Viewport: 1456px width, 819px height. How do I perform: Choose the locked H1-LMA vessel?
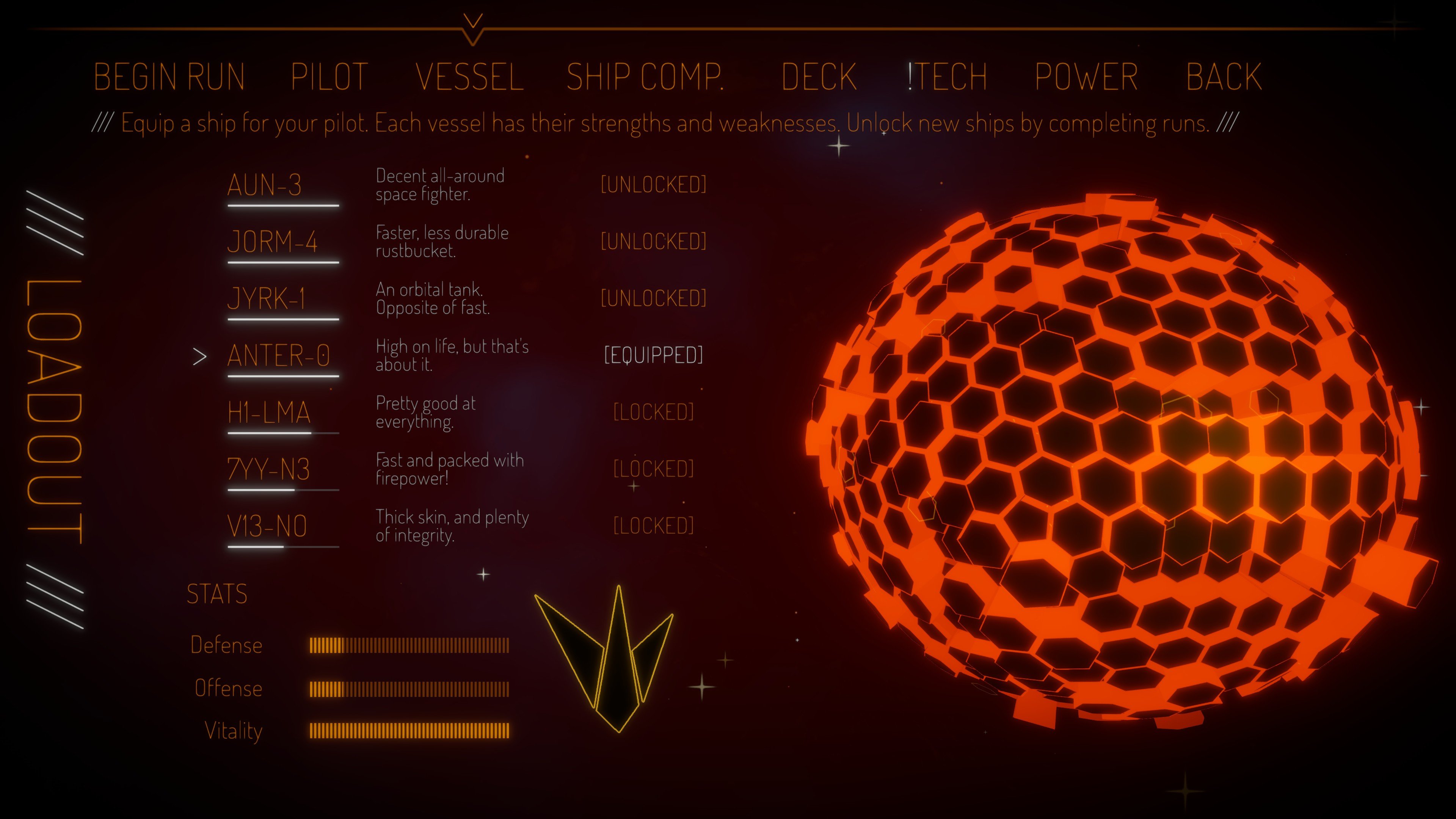click(x=269, y=413)
